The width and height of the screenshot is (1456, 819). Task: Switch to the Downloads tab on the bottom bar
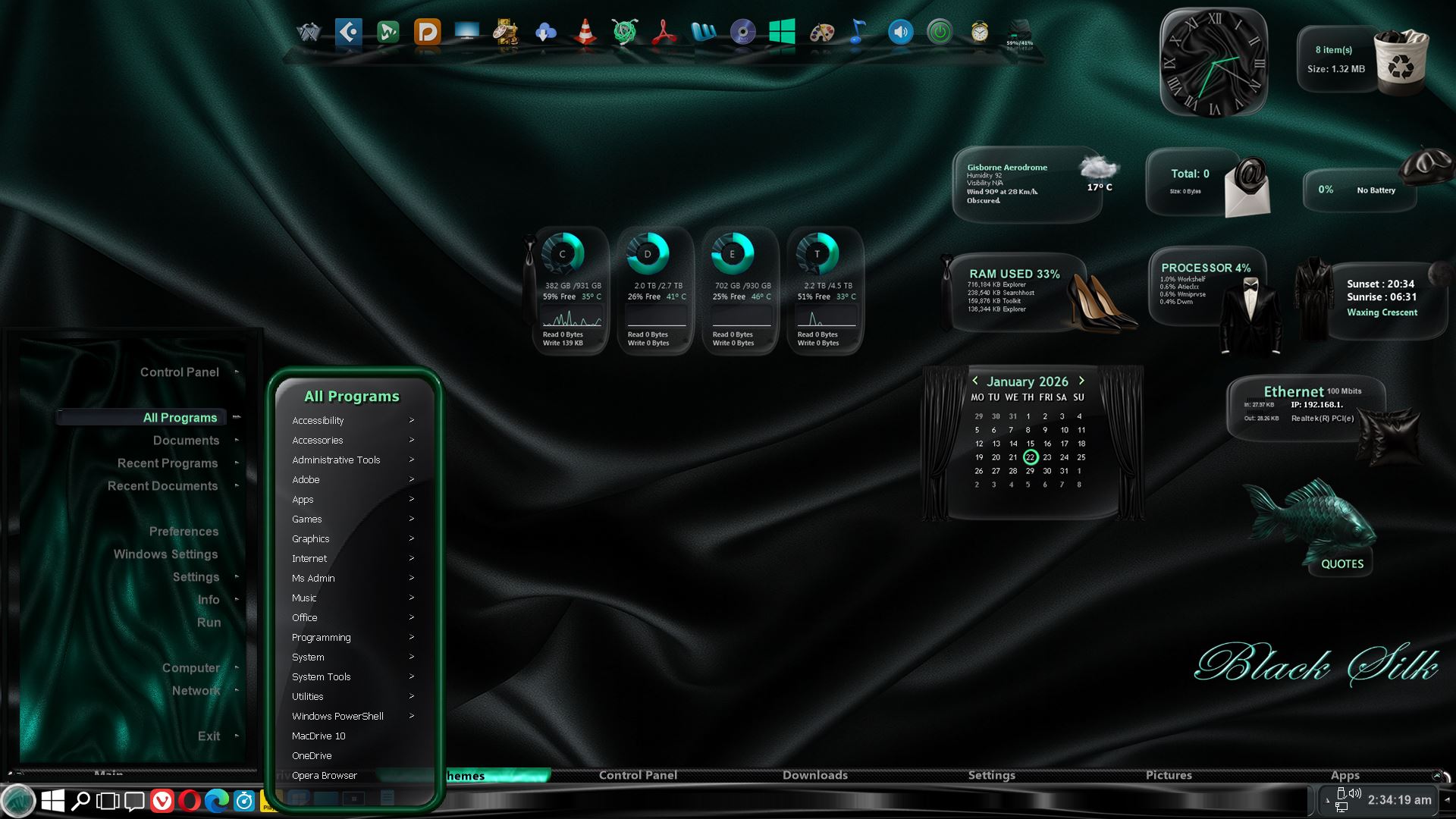[x=815, y=775]
